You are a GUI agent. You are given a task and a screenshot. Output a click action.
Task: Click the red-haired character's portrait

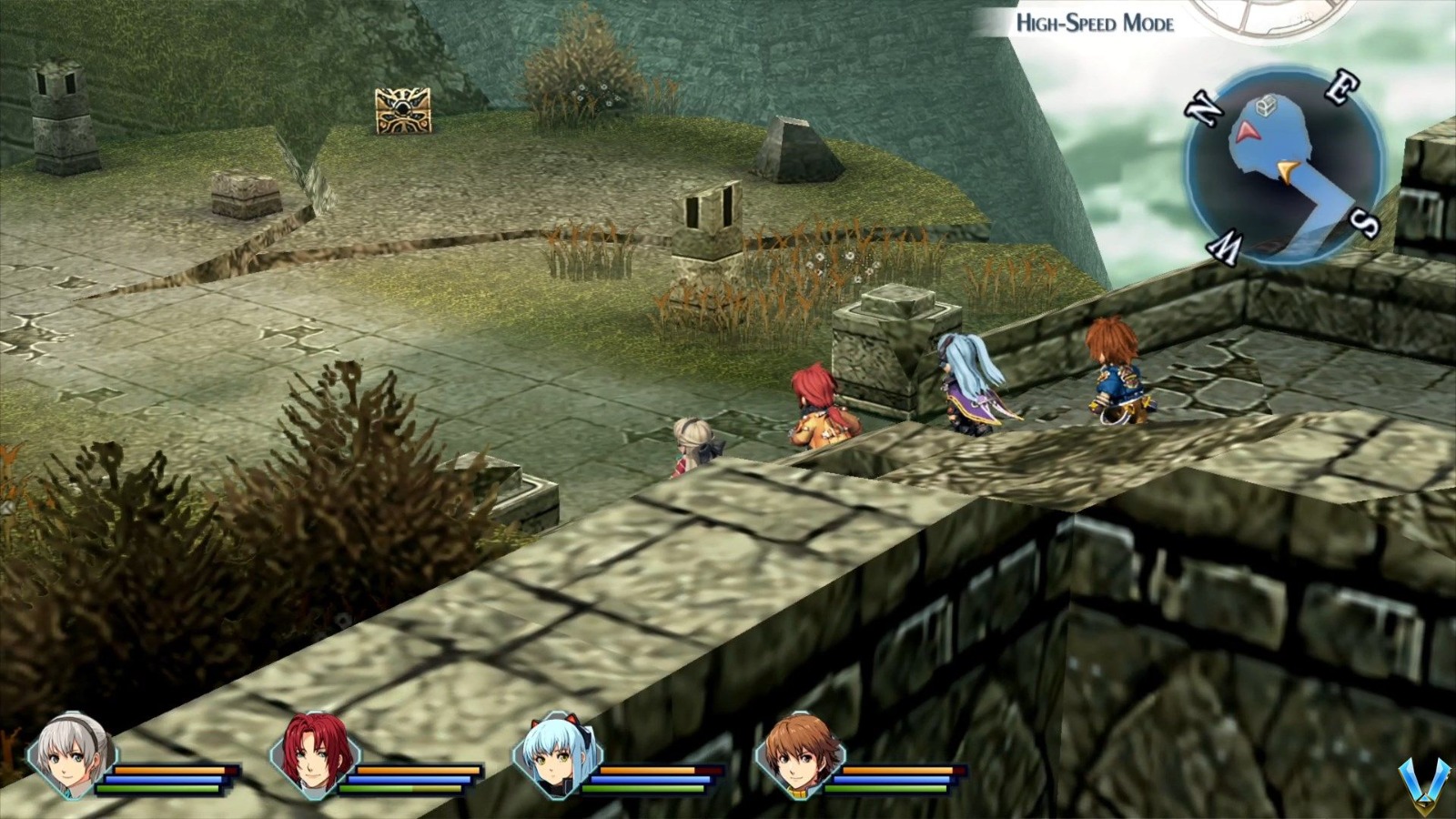pyautogui.click(x=314, y=755)
